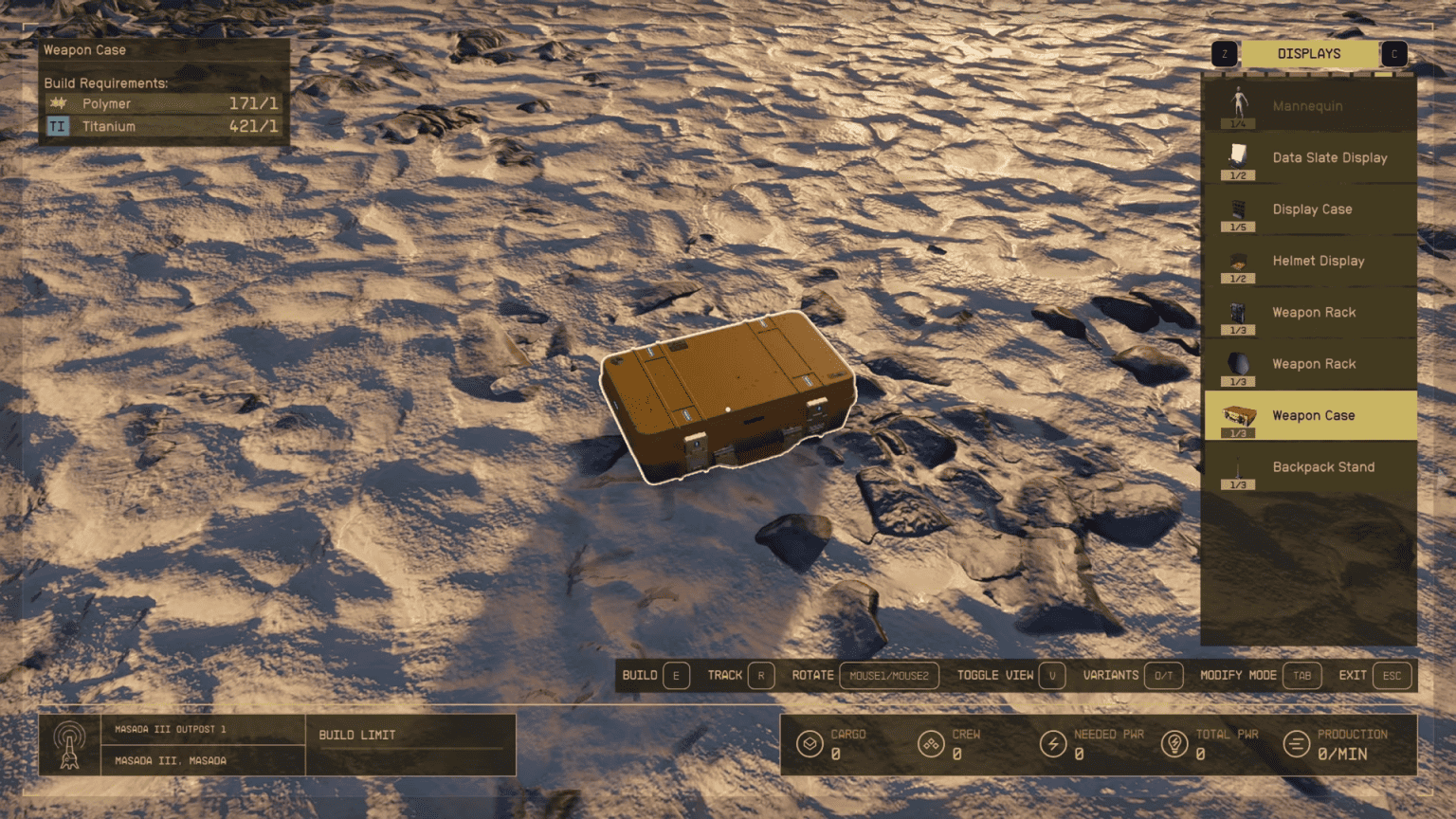Open previous category with Z button
The image size is (1456, 819).
click(x=1224, y=54)
